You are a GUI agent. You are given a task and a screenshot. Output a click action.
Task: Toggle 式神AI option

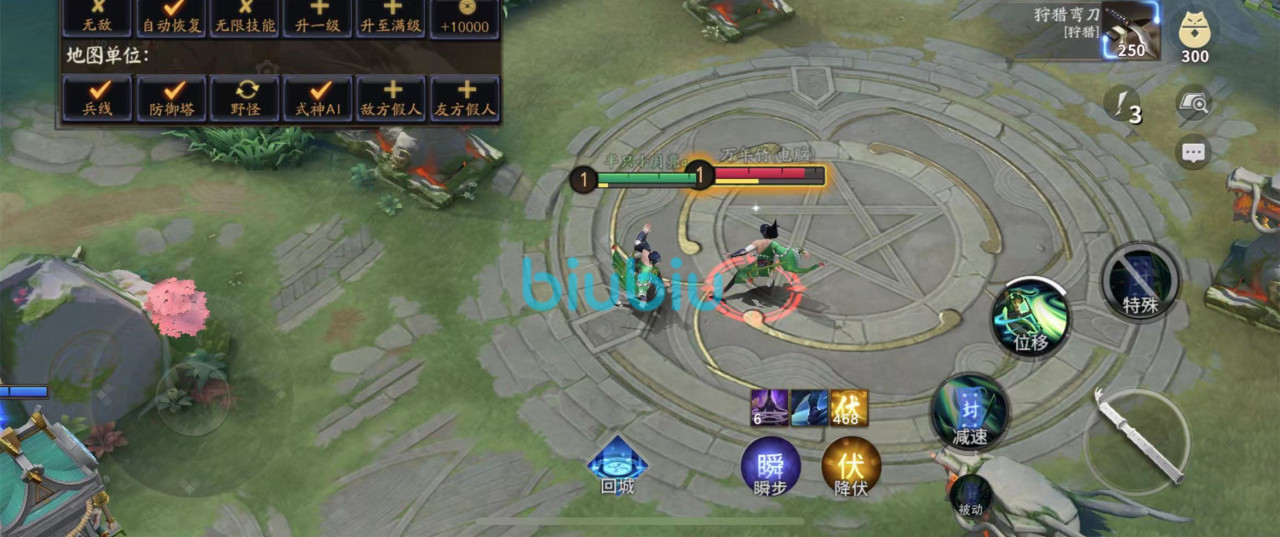pos(319,98)
